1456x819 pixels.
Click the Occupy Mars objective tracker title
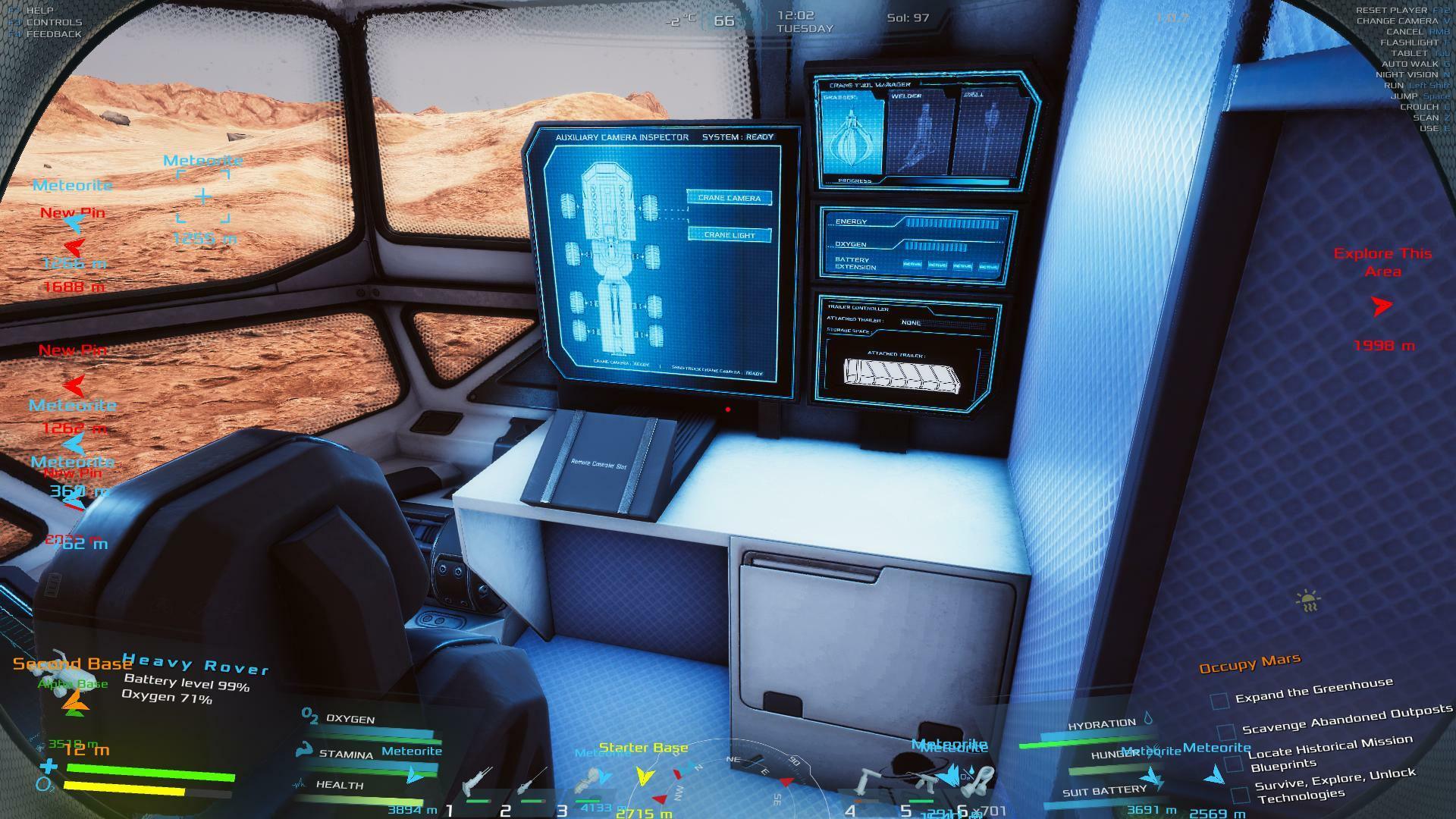click(1249, 664)
